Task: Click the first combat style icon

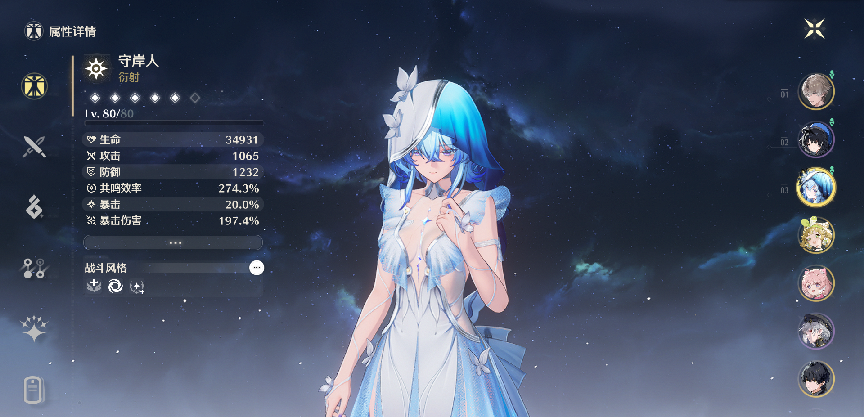Action: click(x=94, y=287)
